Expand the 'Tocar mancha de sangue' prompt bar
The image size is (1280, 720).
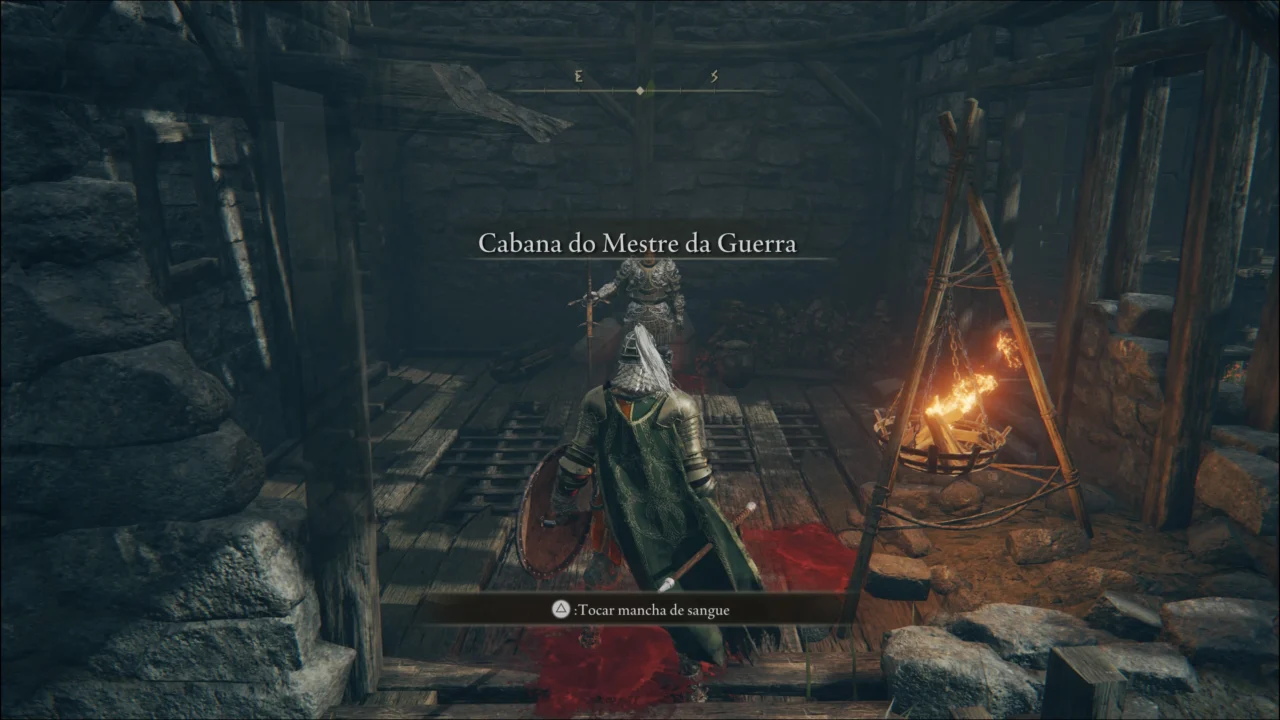coord(640,609)
